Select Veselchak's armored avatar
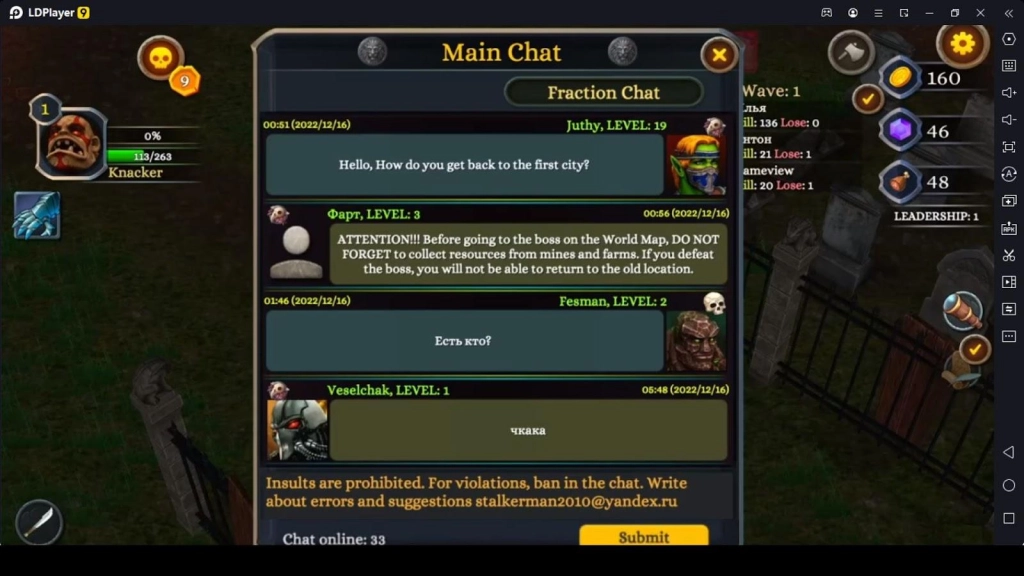This screenshot has width=1024, height=576. click(x=297, y=430)
